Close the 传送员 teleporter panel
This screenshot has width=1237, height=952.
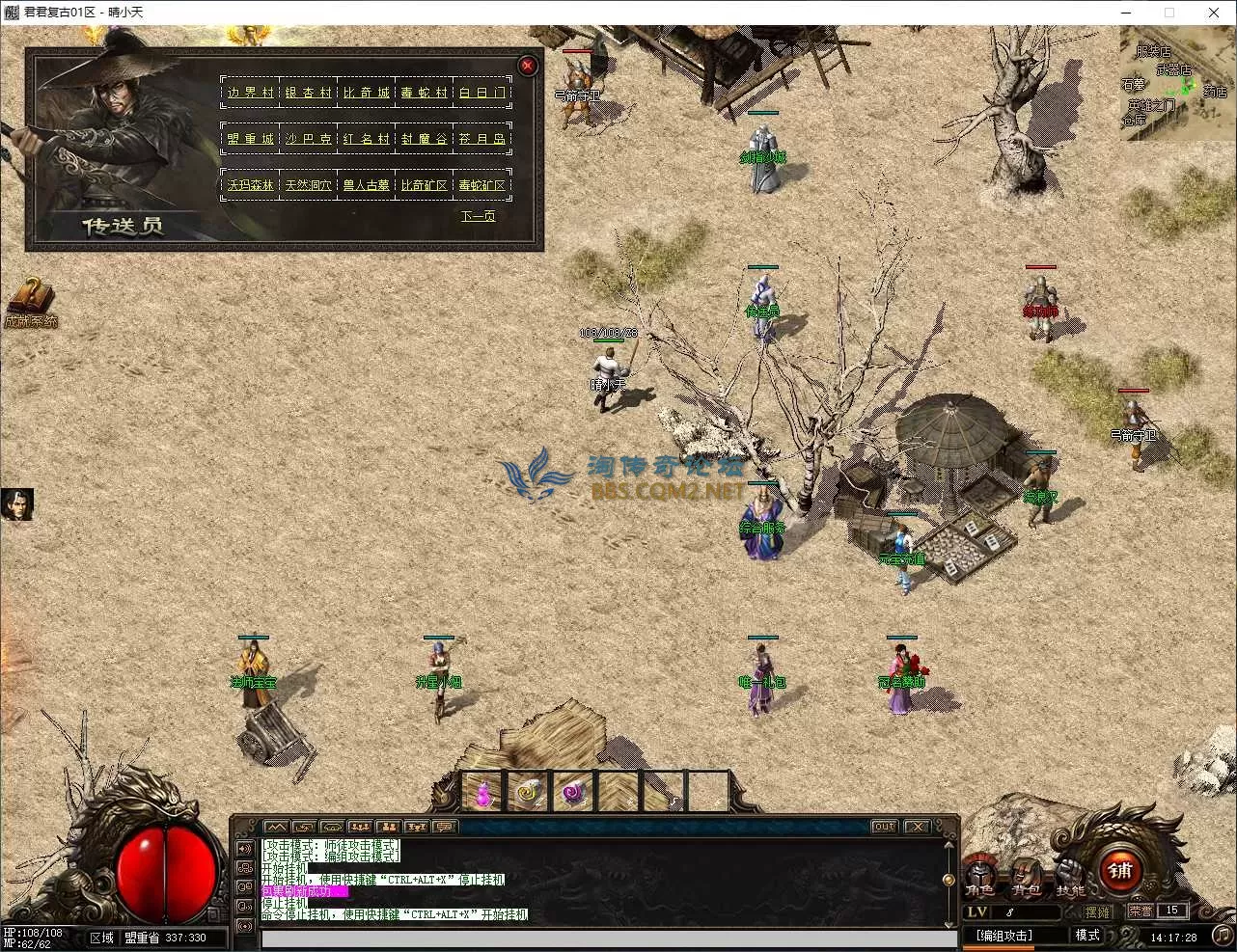pyautogui.click(x=527, y=66)
